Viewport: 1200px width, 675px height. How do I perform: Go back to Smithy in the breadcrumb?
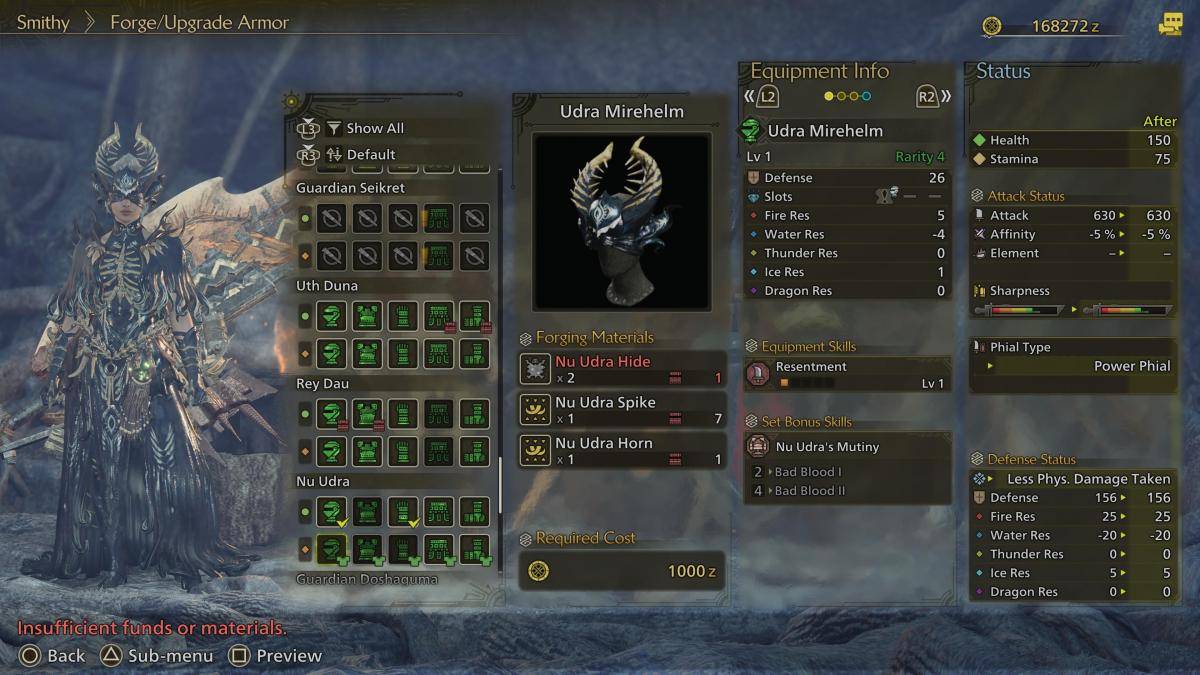(43, 22)
